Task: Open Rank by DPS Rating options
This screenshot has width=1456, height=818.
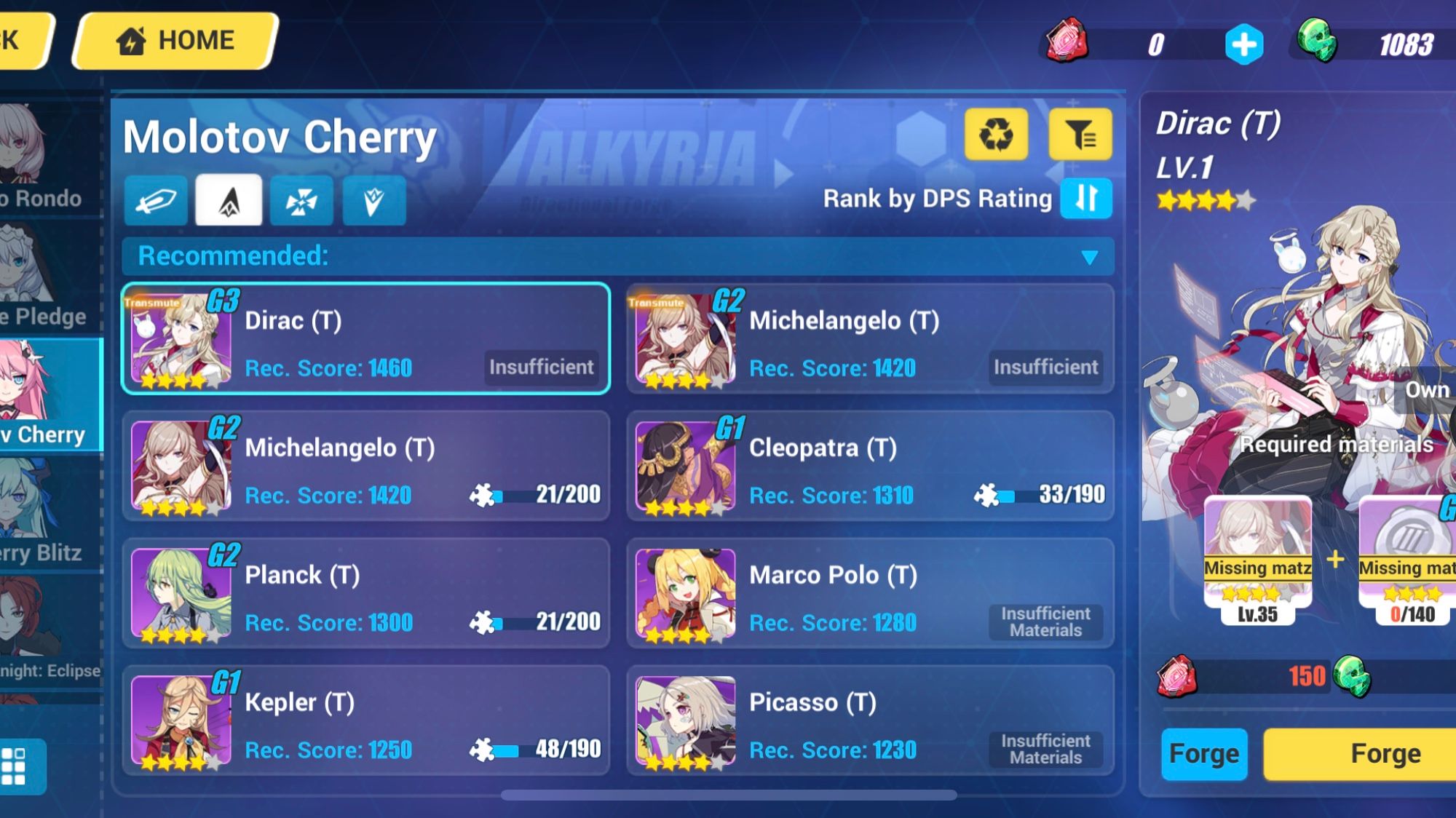Action: click(939, 198)
